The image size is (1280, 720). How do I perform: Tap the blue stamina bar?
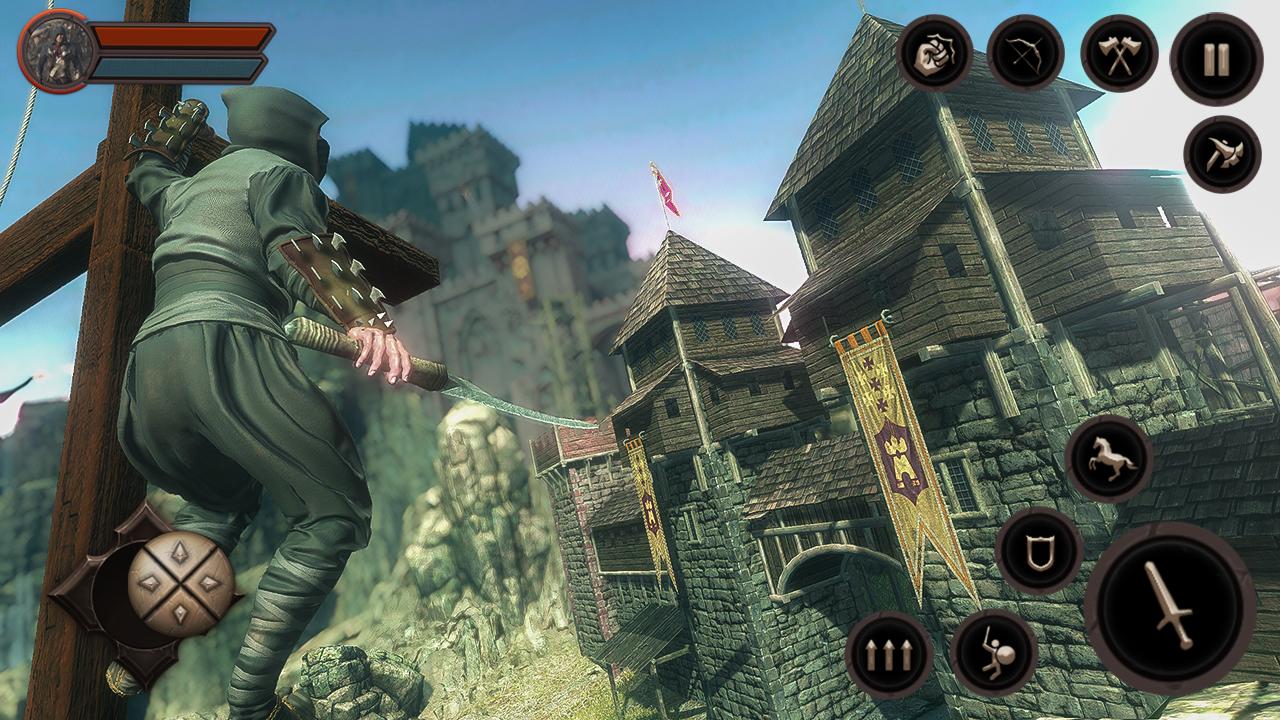tap(180, 68)
